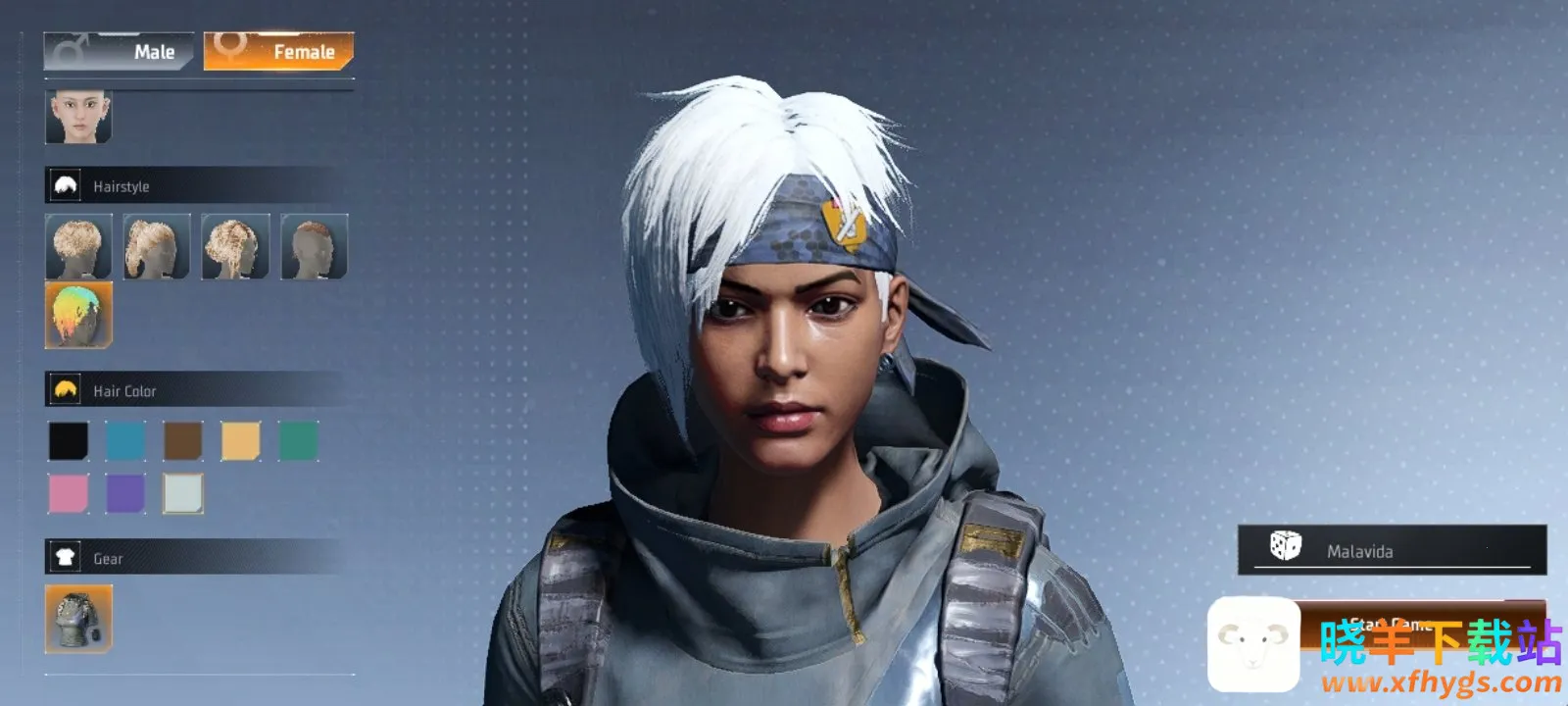Select the black hair color
1568x706 pixels.
69,441
